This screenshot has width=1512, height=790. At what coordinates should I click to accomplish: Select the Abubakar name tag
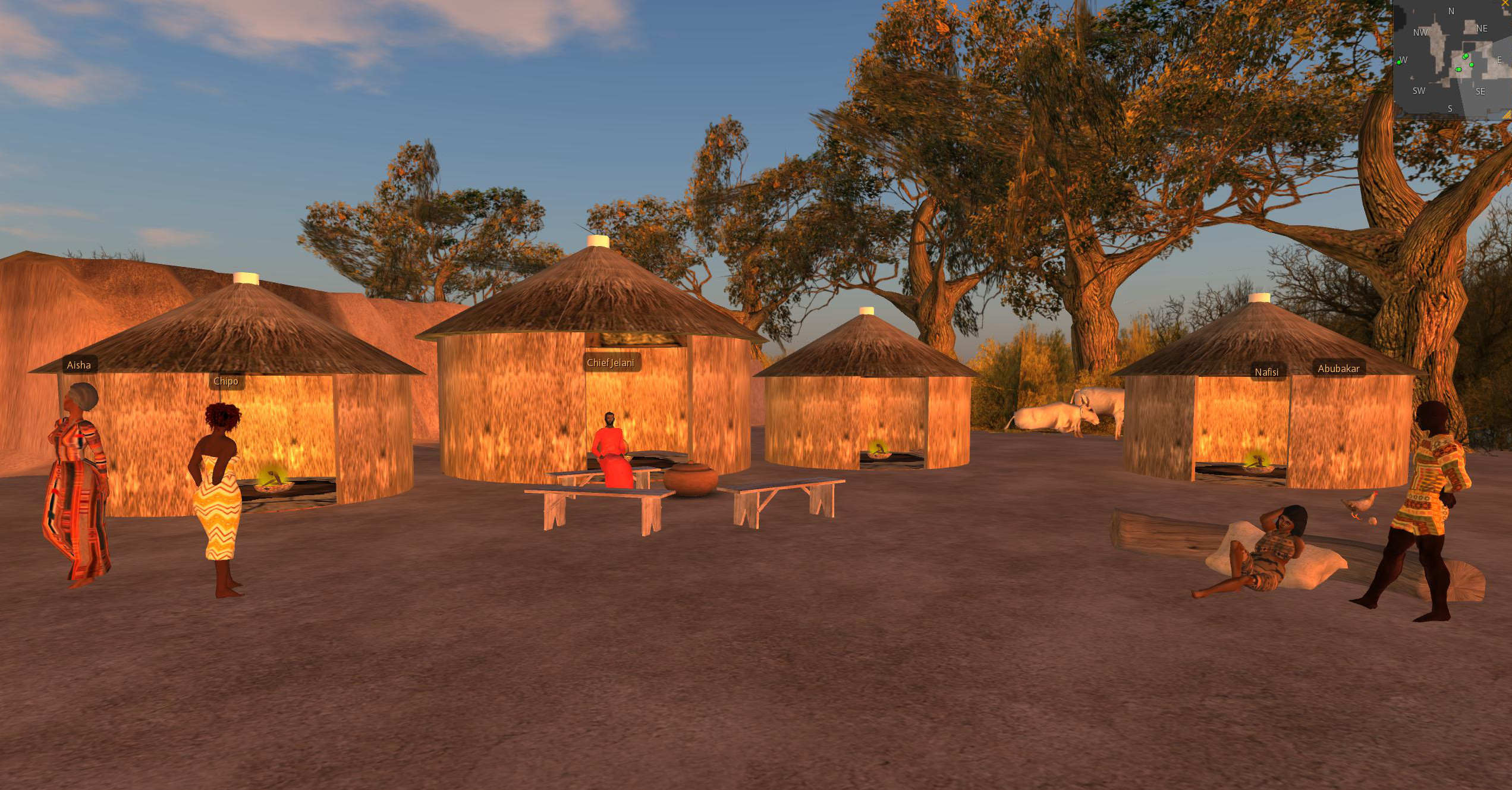point(1338,369)
